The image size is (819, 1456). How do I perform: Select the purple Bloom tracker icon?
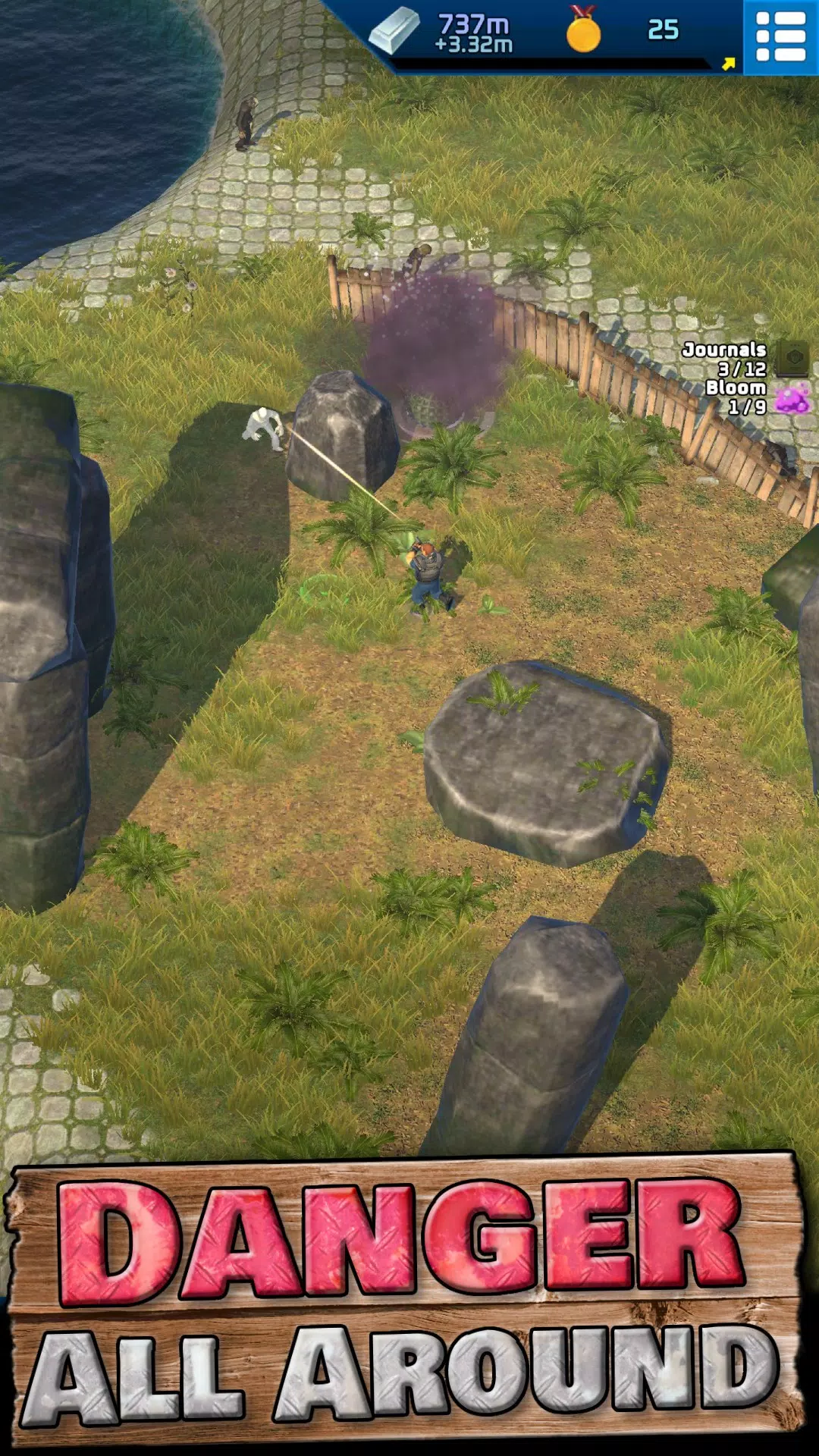pos(792,399)
